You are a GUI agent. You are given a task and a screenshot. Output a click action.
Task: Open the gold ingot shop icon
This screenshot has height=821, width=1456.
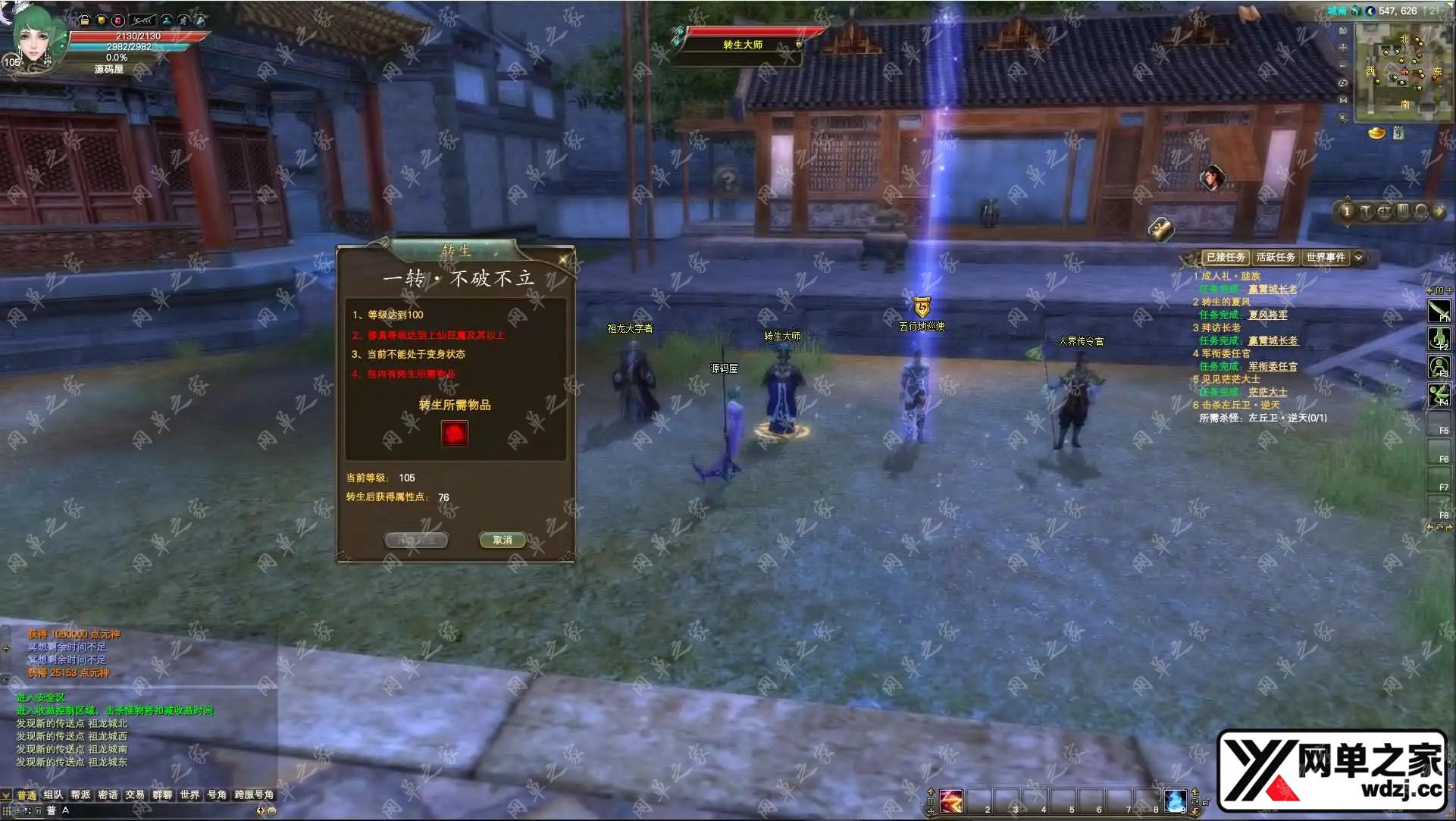pyautogui.click(x=1376, y=133)
